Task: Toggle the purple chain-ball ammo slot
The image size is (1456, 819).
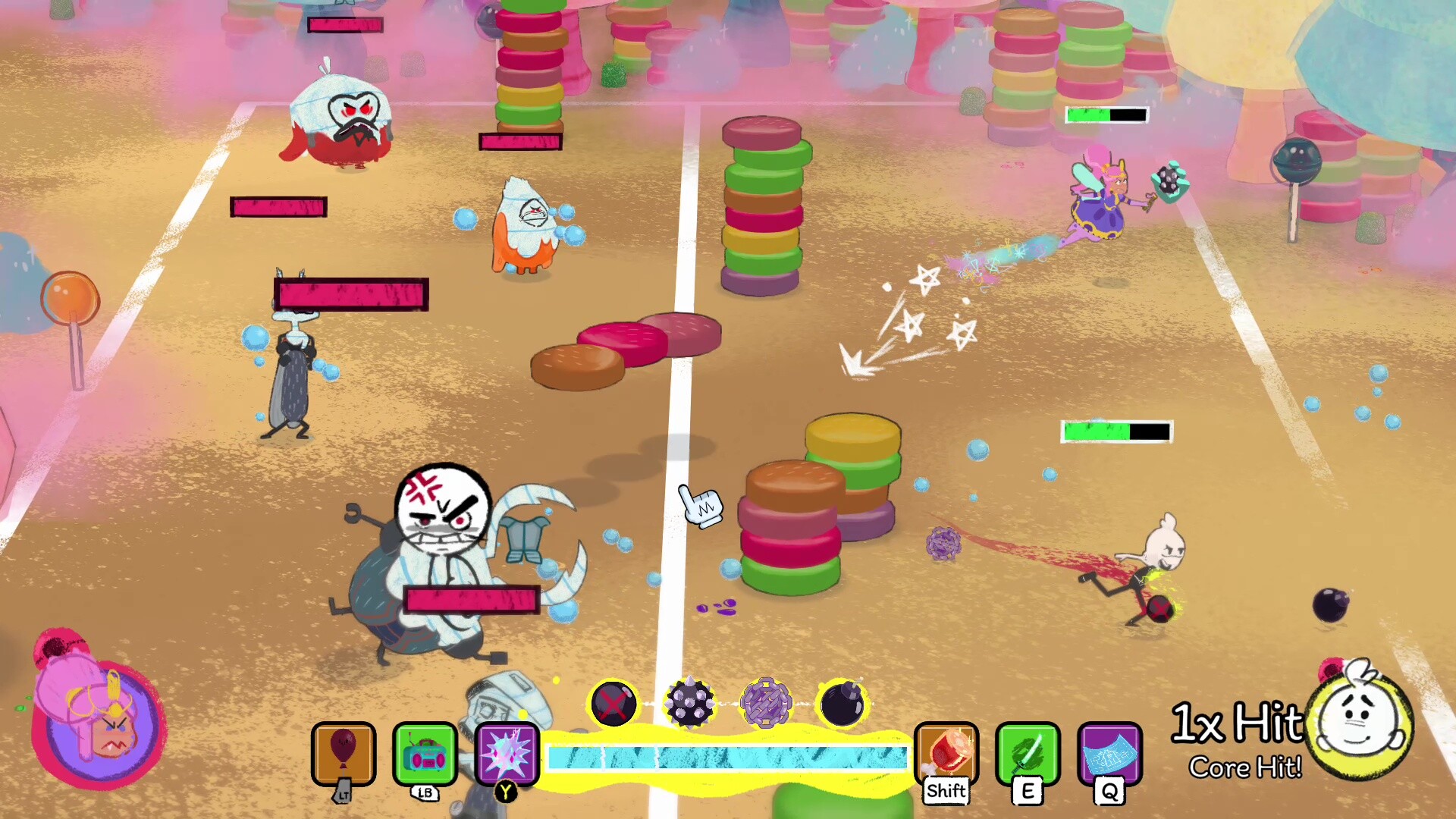Action: tap(767, 704)
